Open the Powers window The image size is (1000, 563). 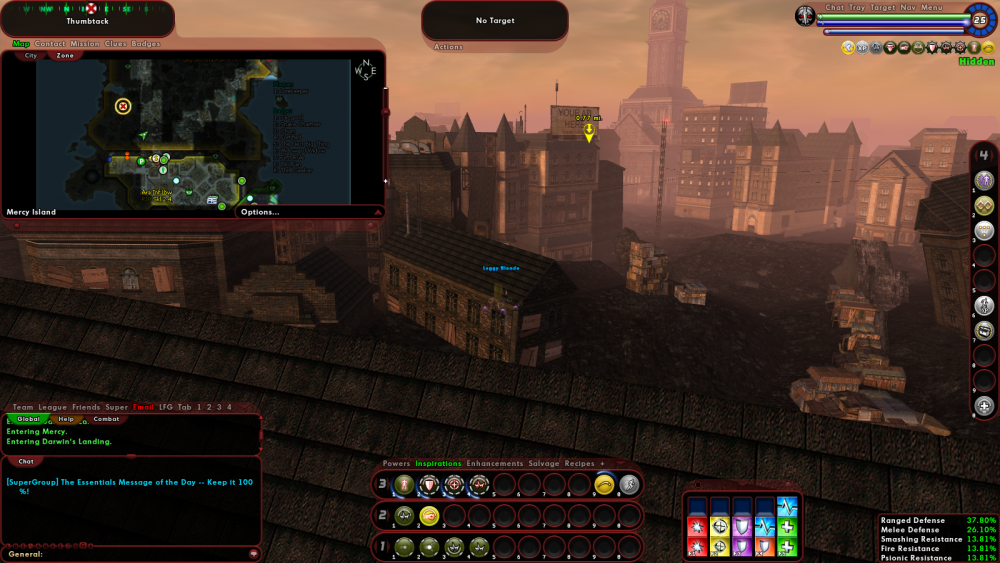click(396, 464)
